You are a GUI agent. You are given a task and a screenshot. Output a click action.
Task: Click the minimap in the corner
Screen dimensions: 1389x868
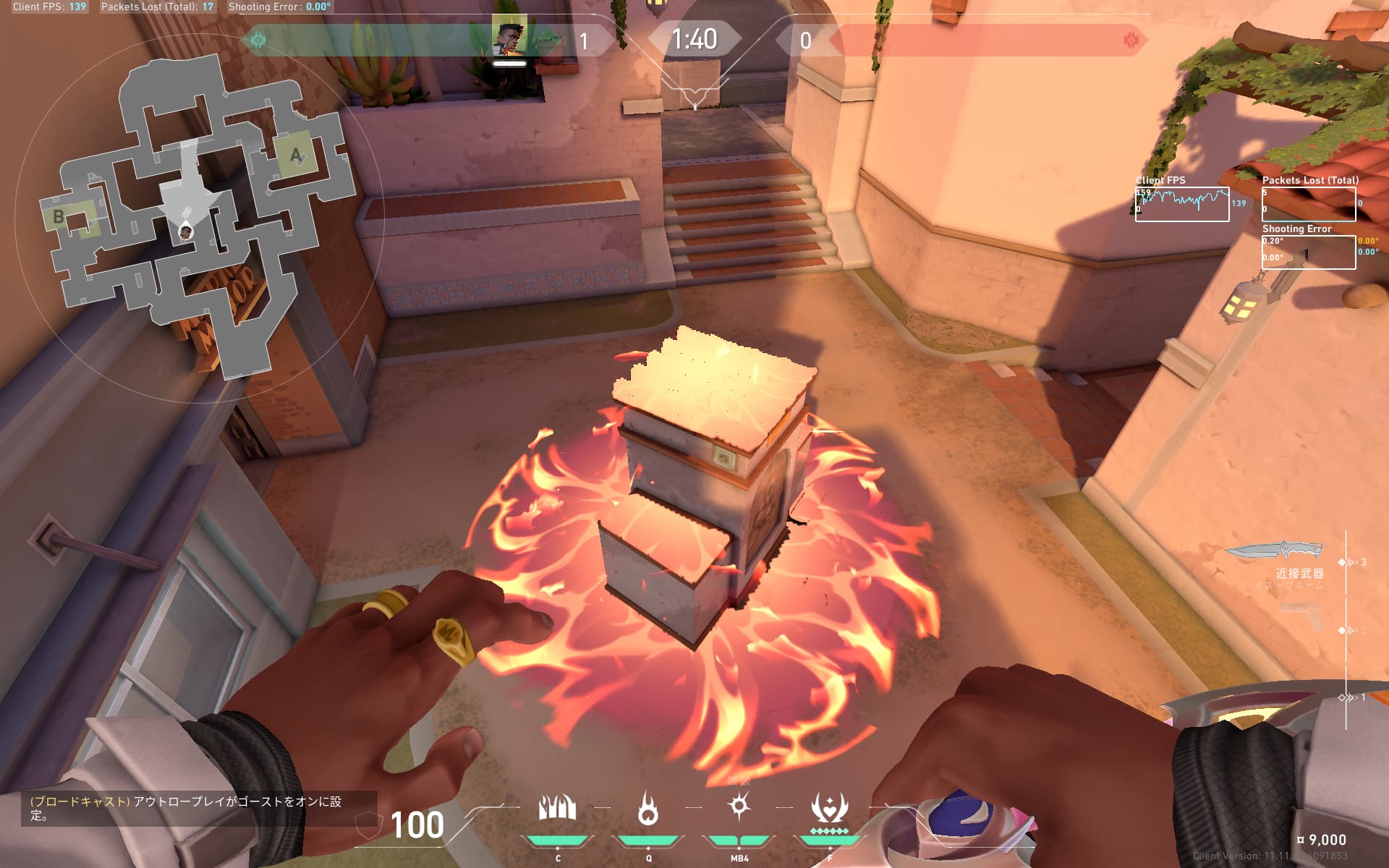(x=195, y=217)
